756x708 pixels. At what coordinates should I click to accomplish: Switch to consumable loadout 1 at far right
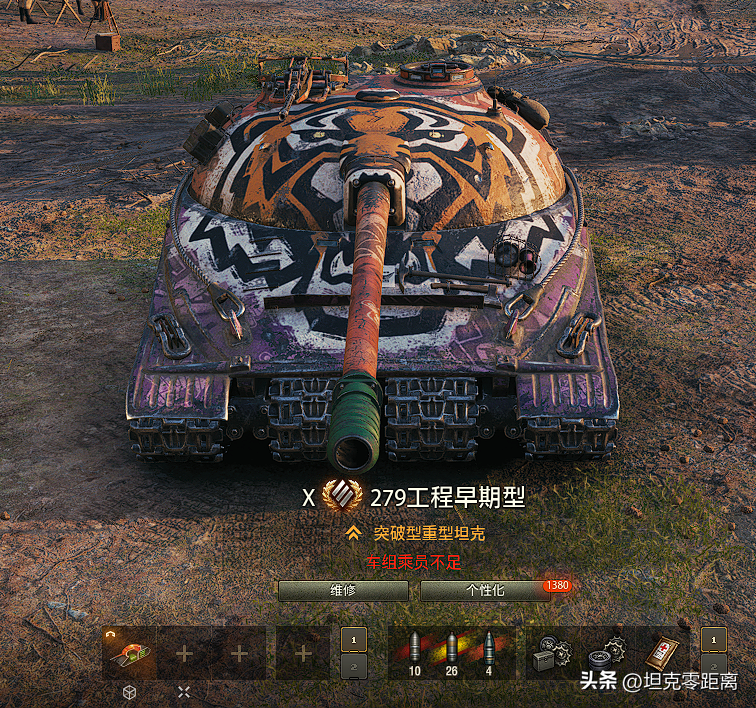click(x=713, y=640)
